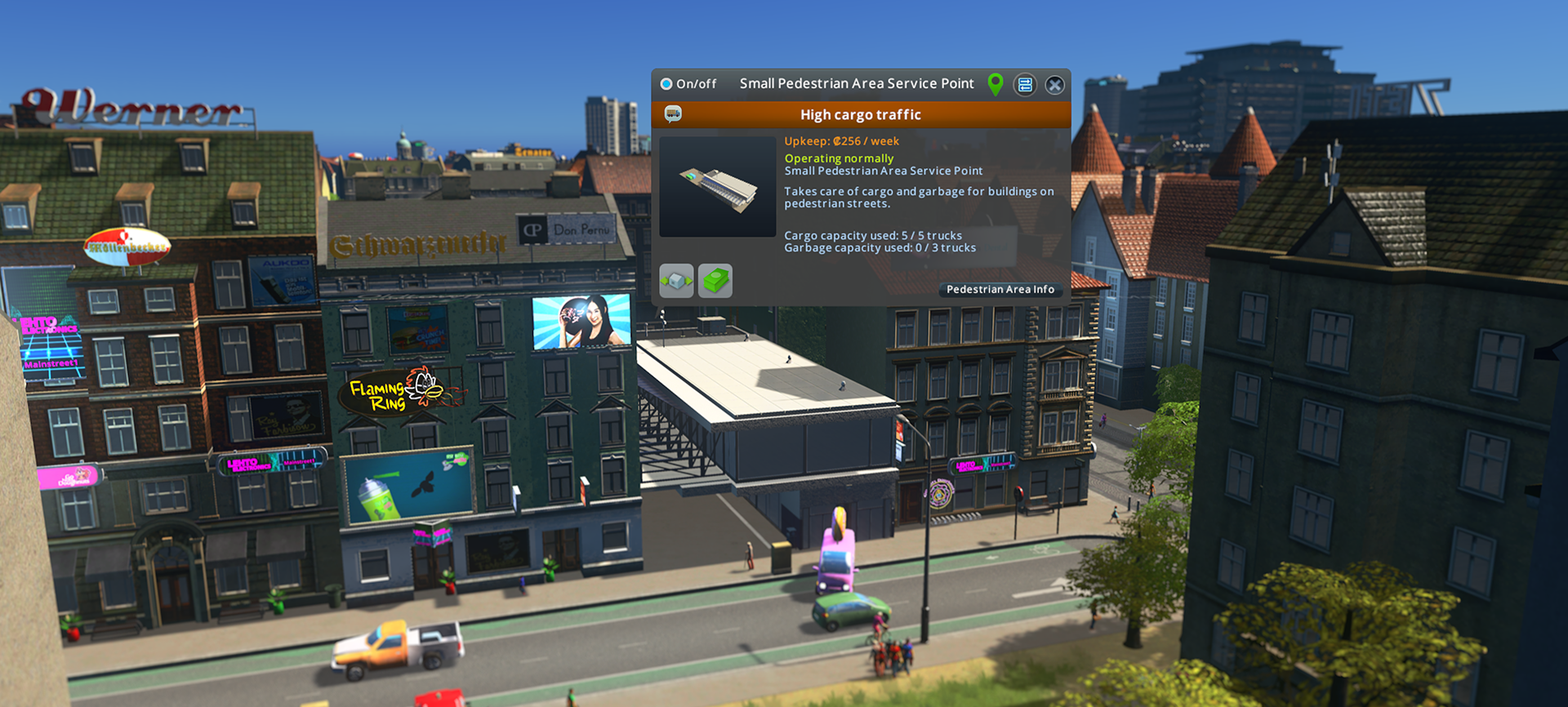Toggle the On/off switch for the service point

665,83
